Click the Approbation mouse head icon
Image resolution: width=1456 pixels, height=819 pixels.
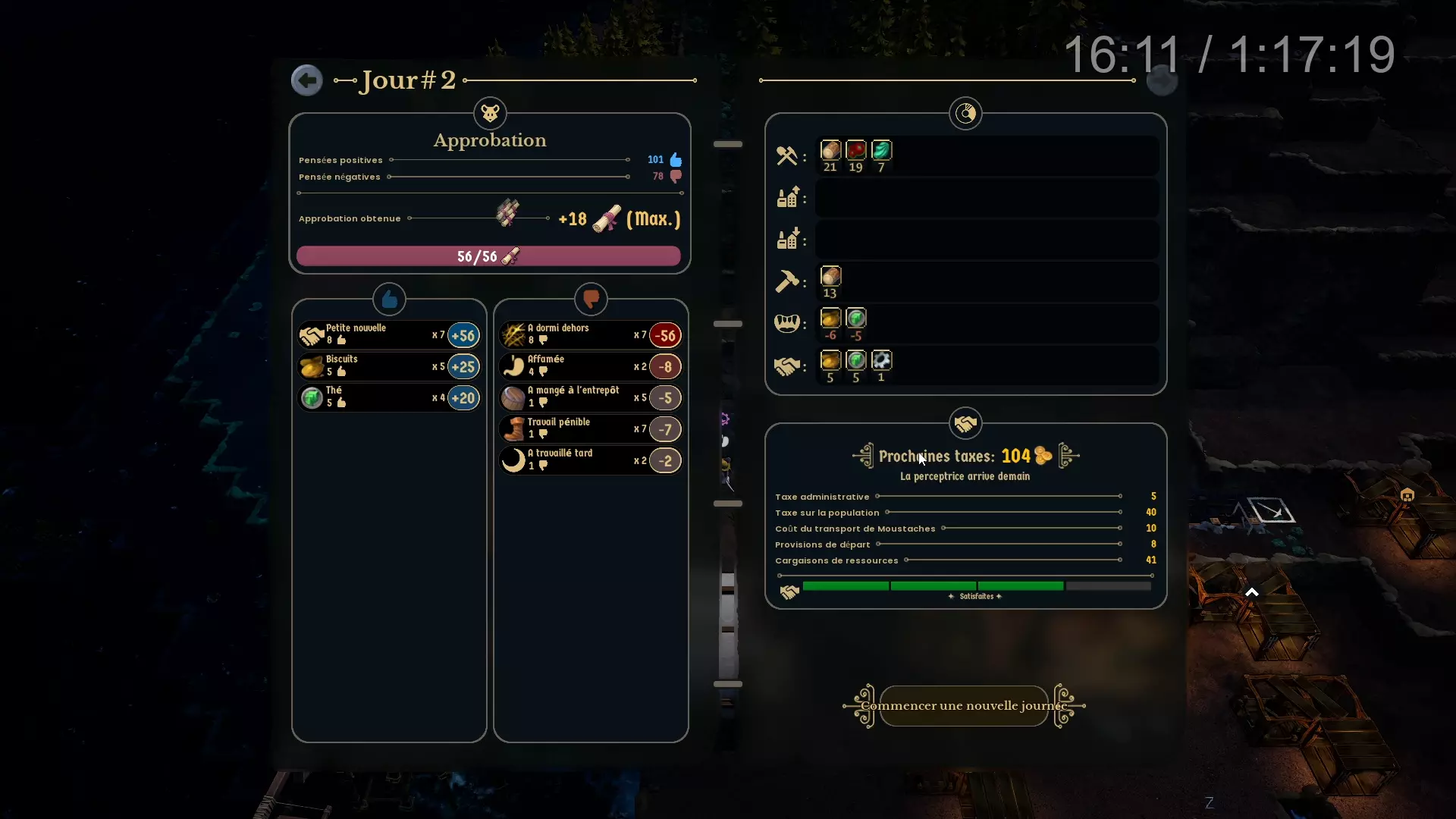(490, 114)
